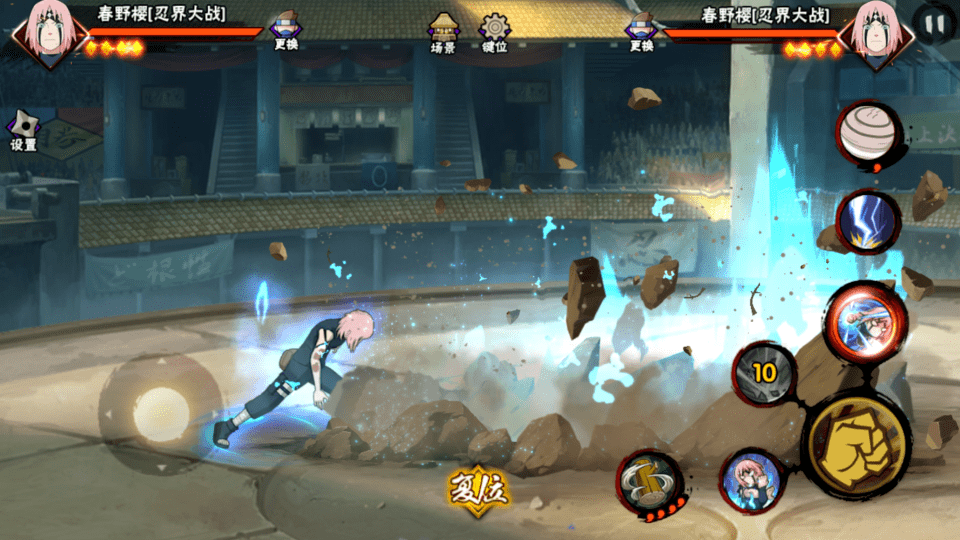Click the 复位 reset button
The height and width of the screenshot is (540, 960).
[x=478, y=487]
